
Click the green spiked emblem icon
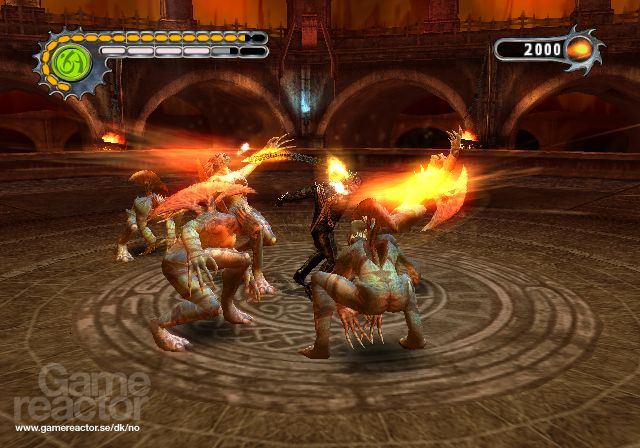click(71, 64)
